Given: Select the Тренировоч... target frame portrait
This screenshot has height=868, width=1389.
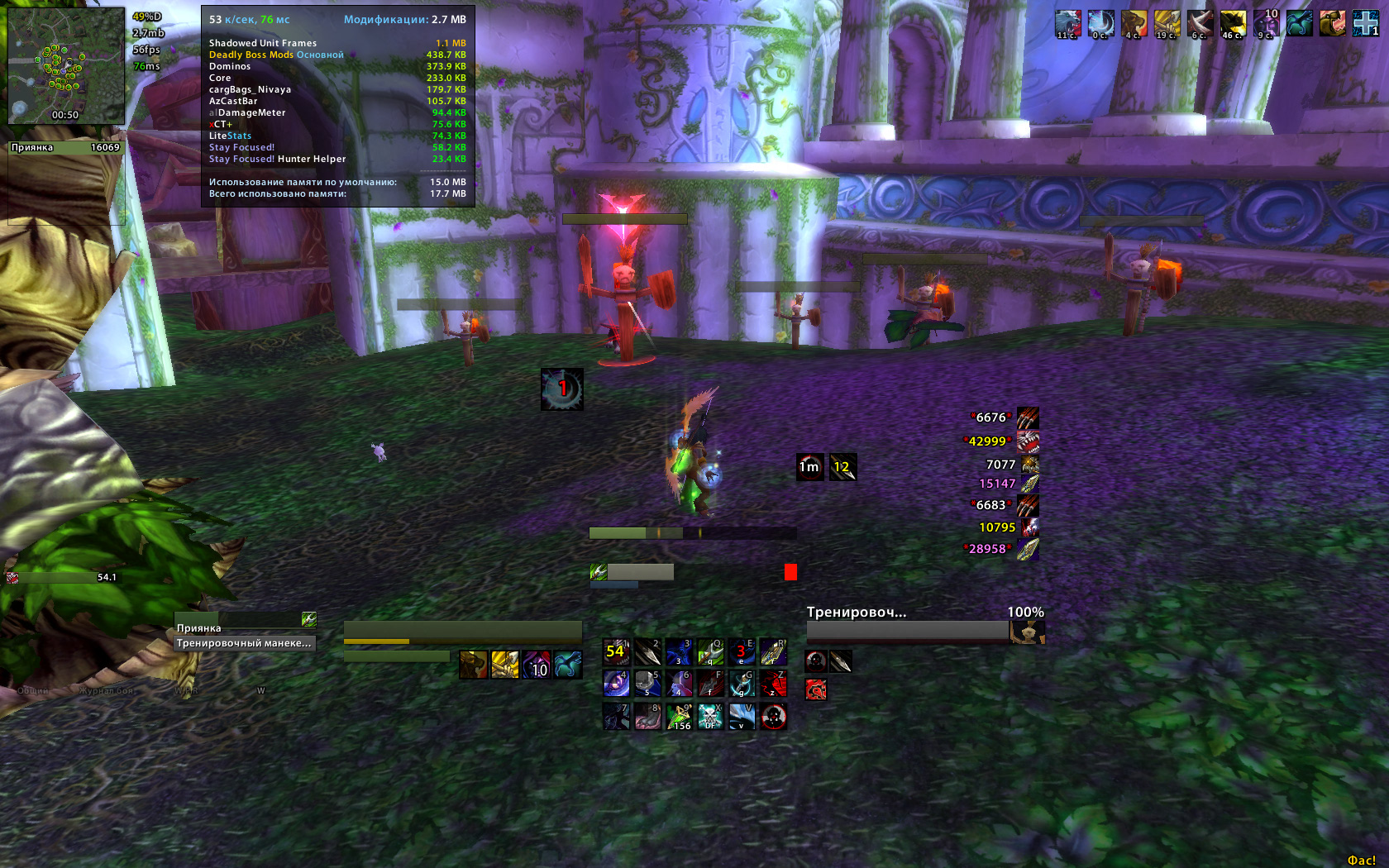Looking at the screenshot, I should click(1028, 632).
